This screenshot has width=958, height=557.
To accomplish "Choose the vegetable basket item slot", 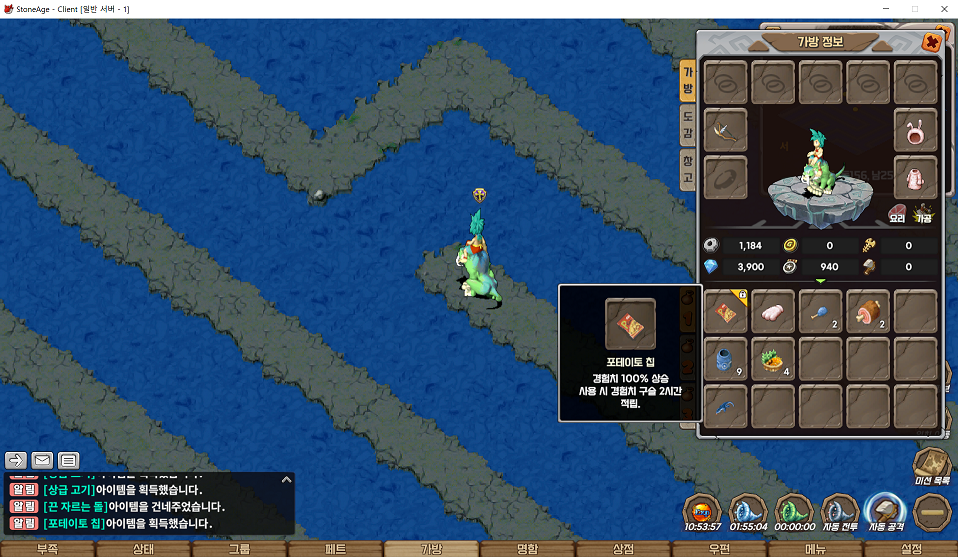I will pyautogui.click(x=772, y=358).
